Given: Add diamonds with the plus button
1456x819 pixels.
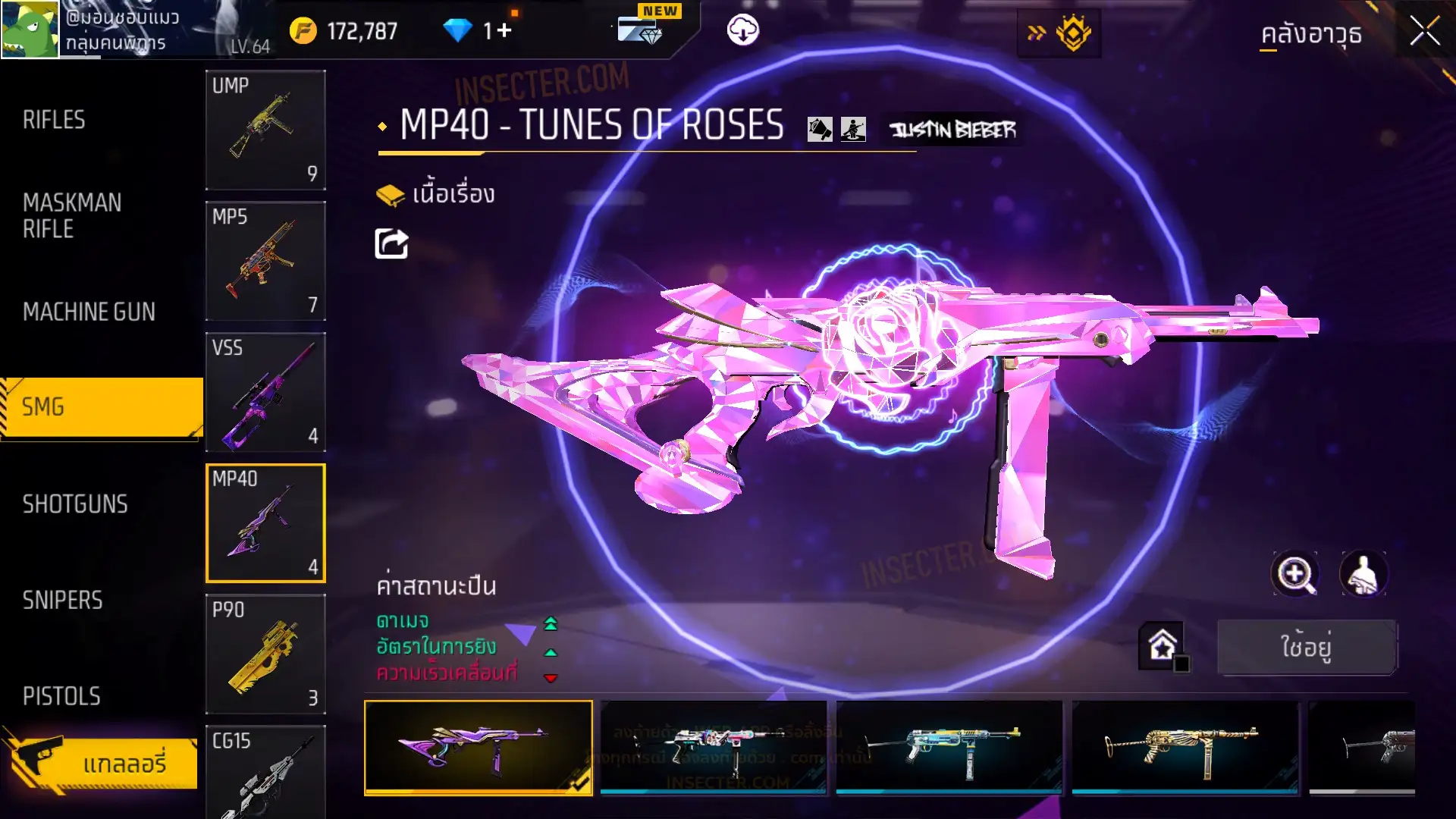Looking at the screenshot, I should click(x=504, y=30).
